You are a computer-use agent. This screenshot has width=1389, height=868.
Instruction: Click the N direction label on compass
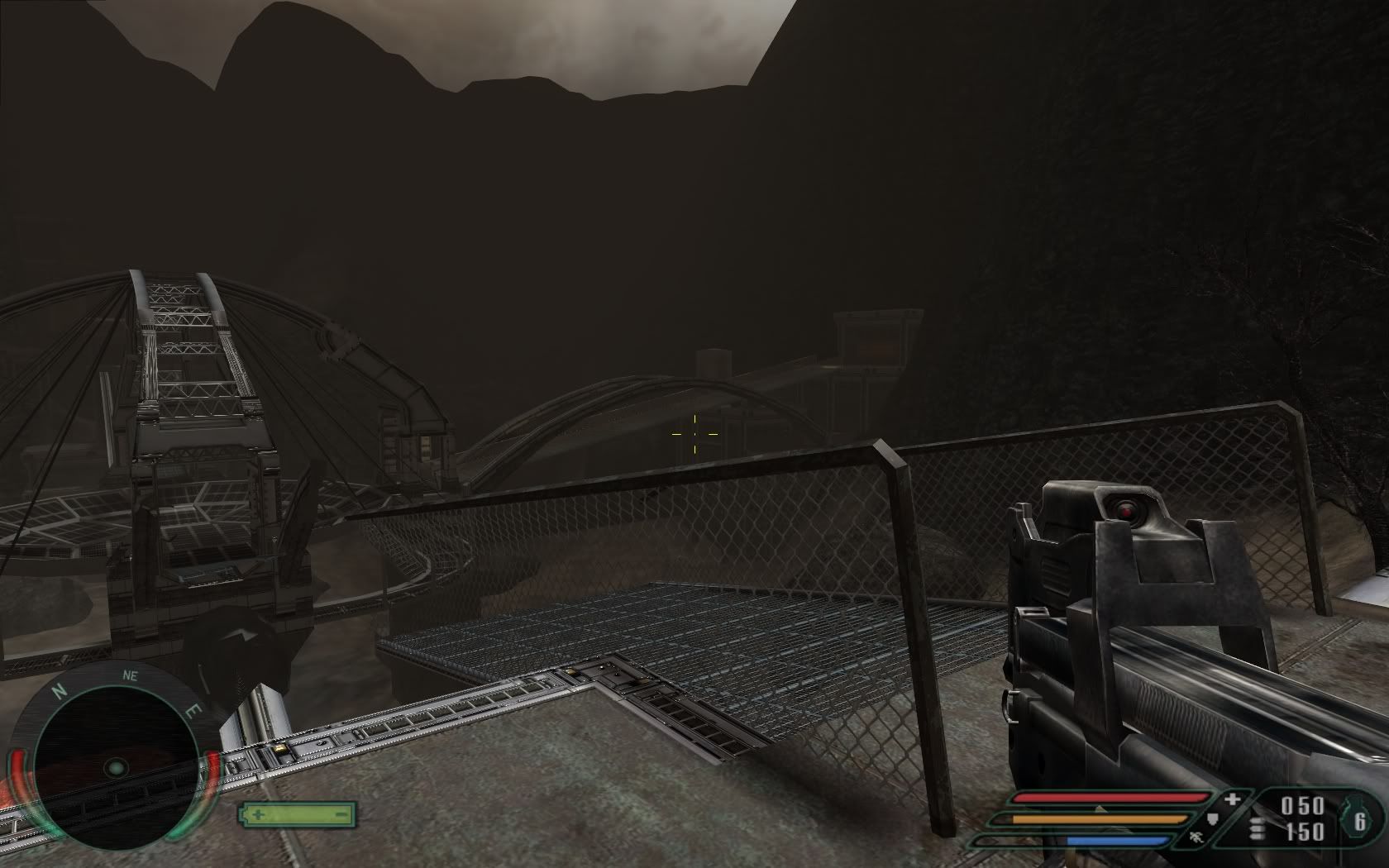point(60,691)
